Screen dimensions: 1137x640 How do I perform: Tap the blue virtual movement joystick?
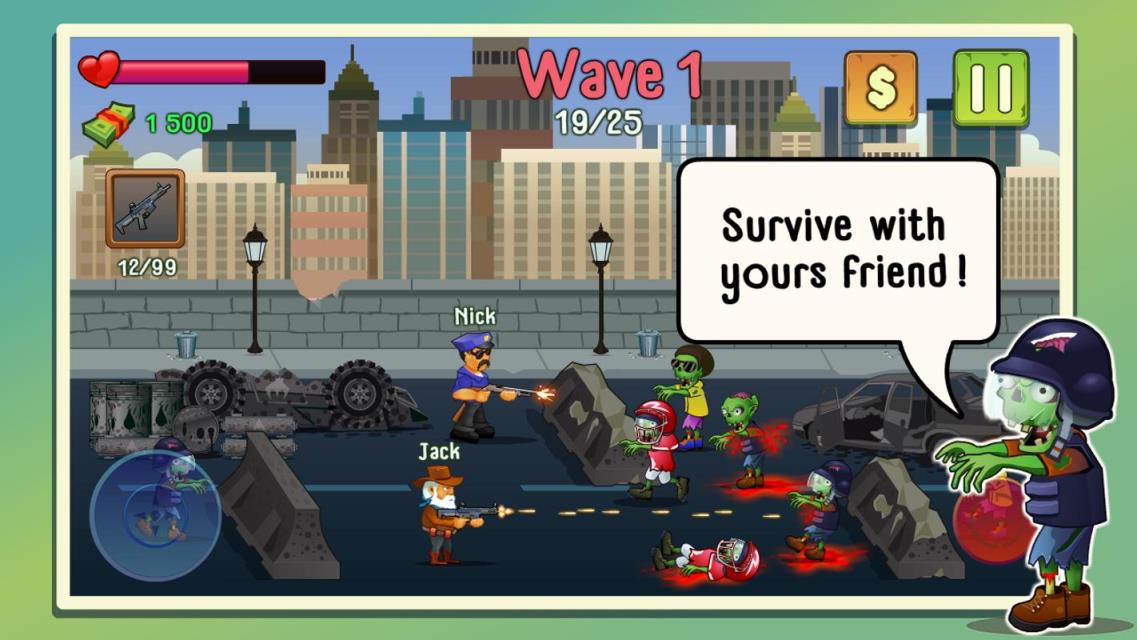coord(154,513)
